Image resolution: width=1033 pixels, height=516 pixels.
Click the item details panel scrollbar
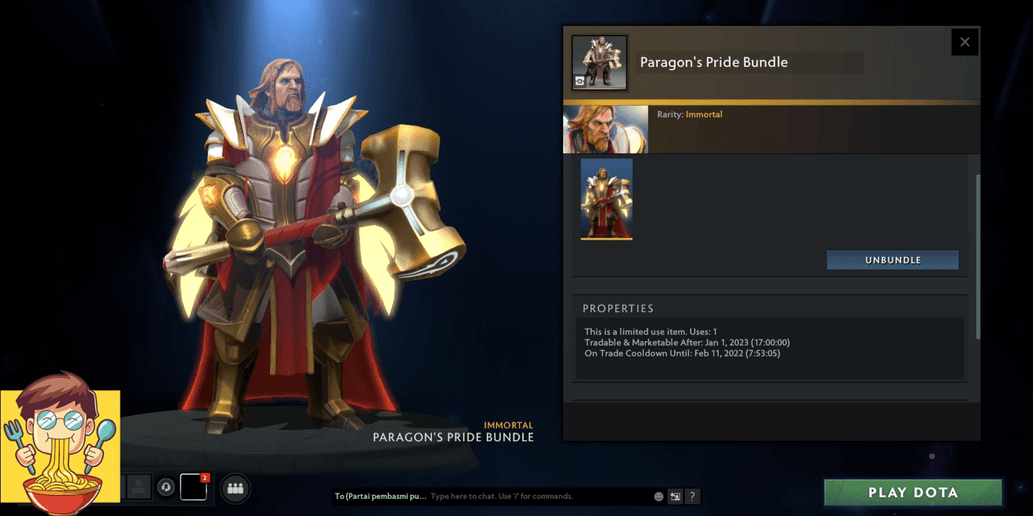(x=977, y=255)
